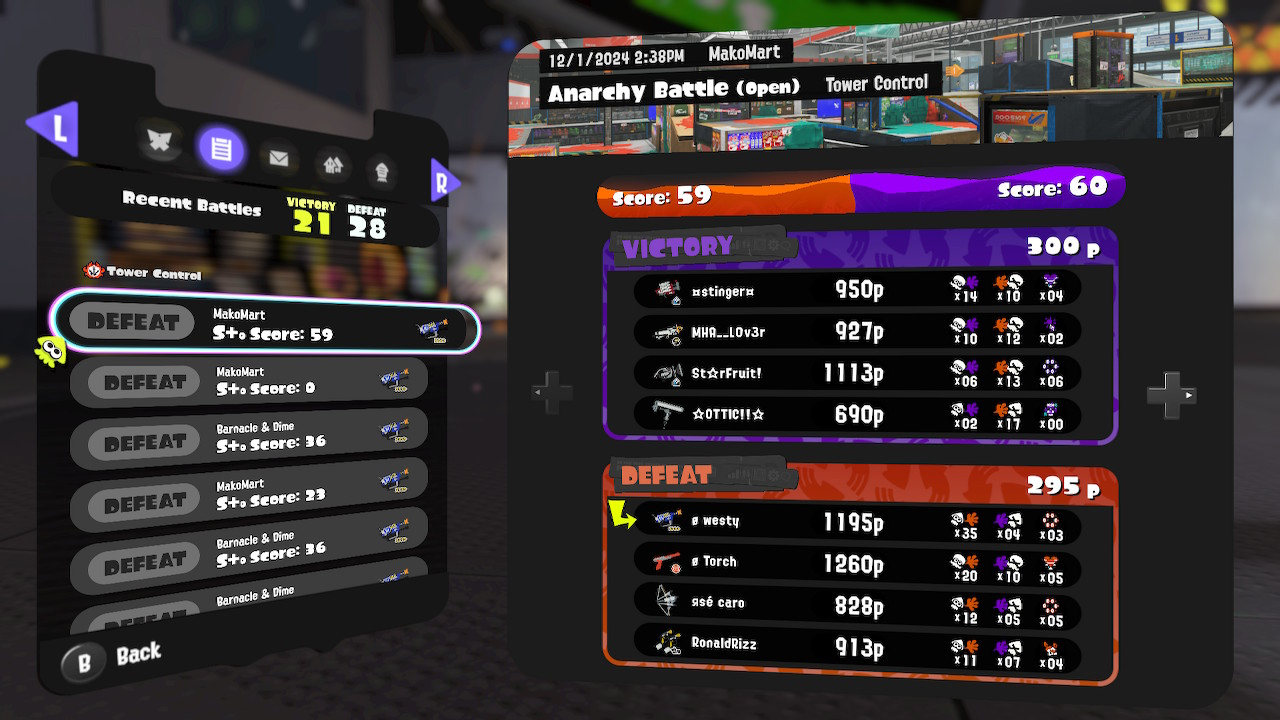Choose the MakoMart defeat with score 0
This screenshot has height=720, width=1280.
(x=250, y=381)
